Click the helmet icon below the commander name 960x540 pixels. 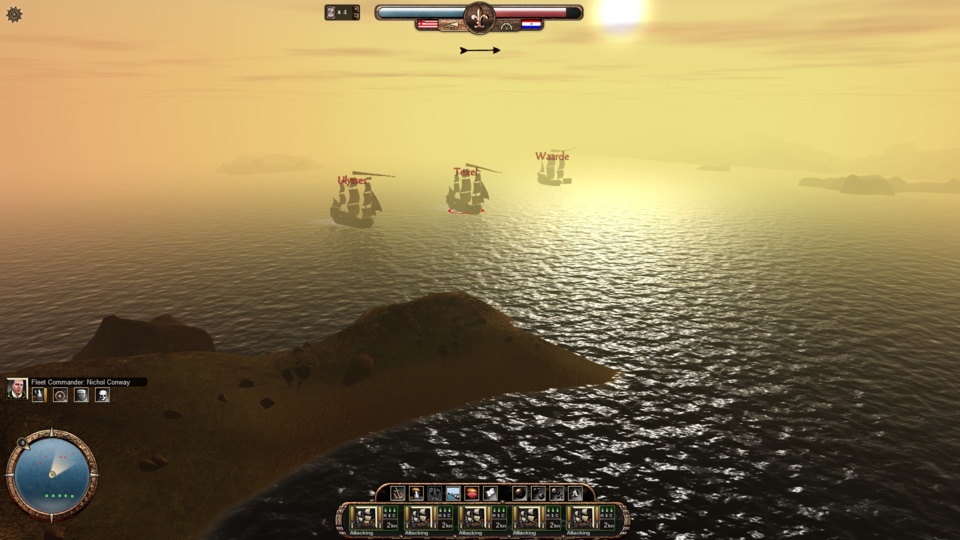(x=81, y=395)
